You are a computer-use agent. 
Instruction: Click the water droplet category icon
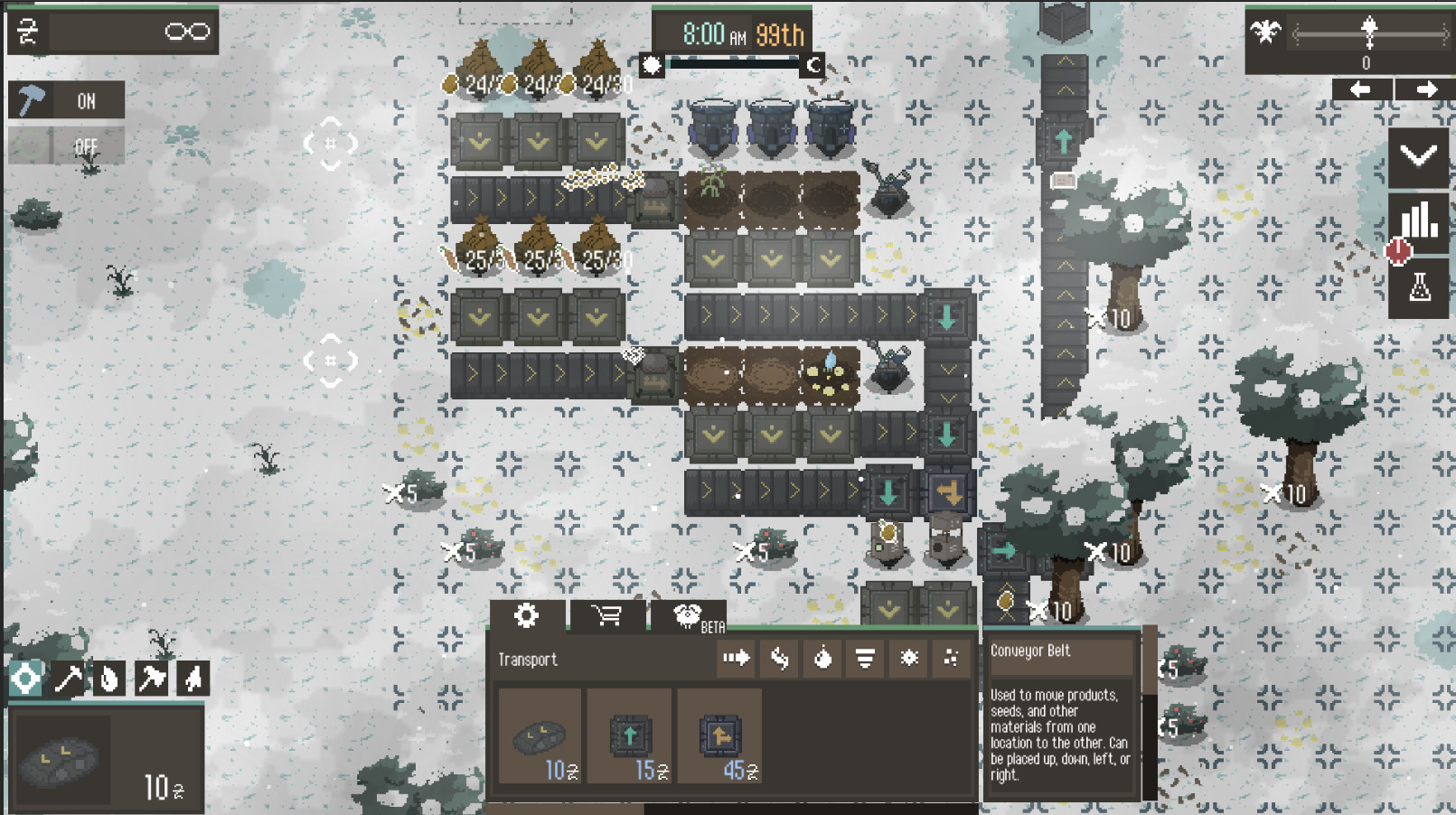(x=822, y=659)
